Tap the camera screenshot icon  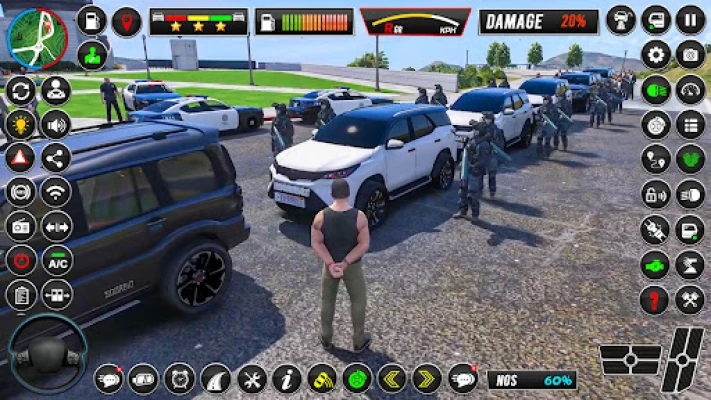690,55
